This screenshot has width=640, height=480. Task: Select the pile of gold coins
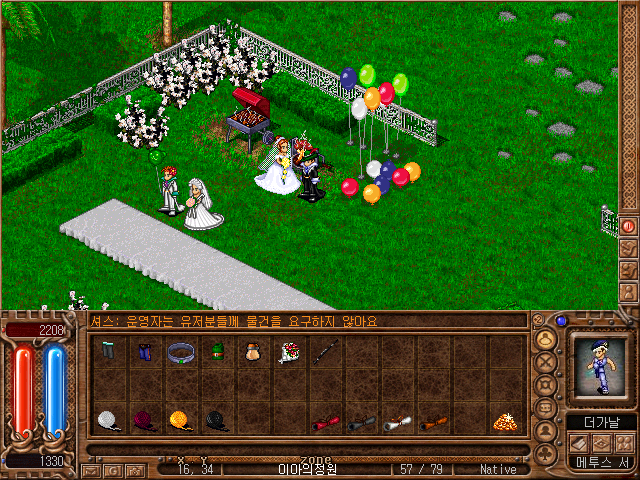(504, 422)
